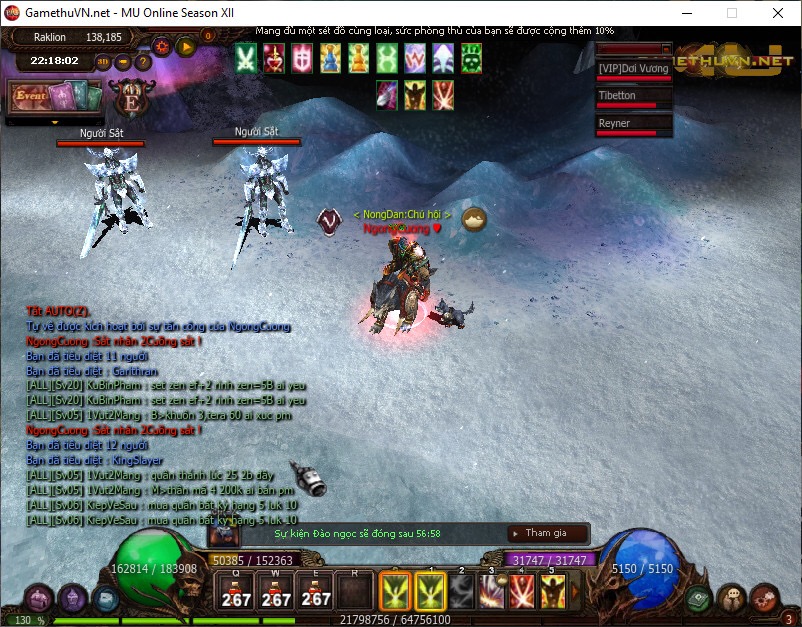Use the E potion slot
Viewport: 802px width, 627px height.
click(x=316, y=591)
